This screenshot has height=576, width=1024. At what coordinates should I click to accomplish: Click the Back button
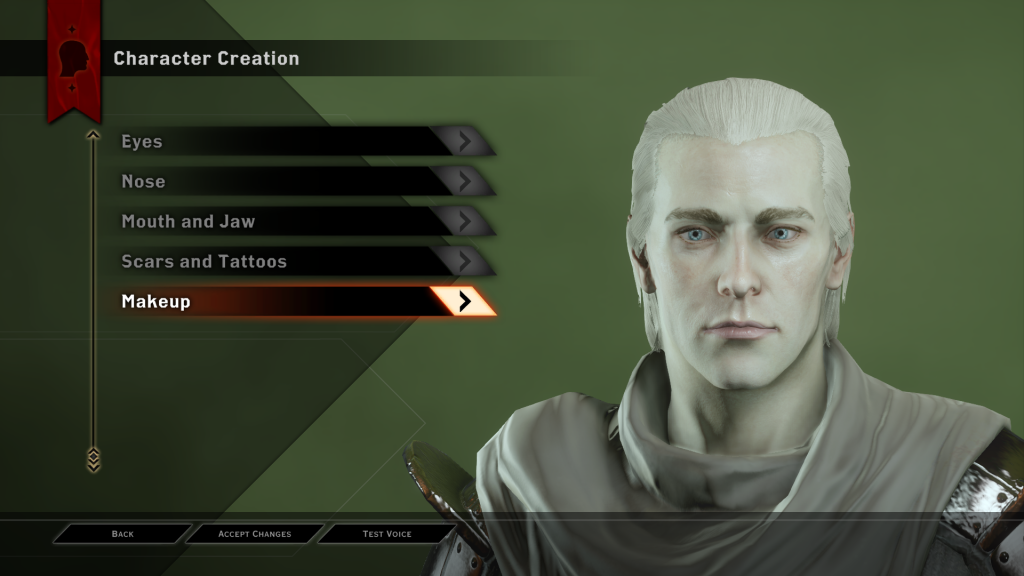(122, 534)
